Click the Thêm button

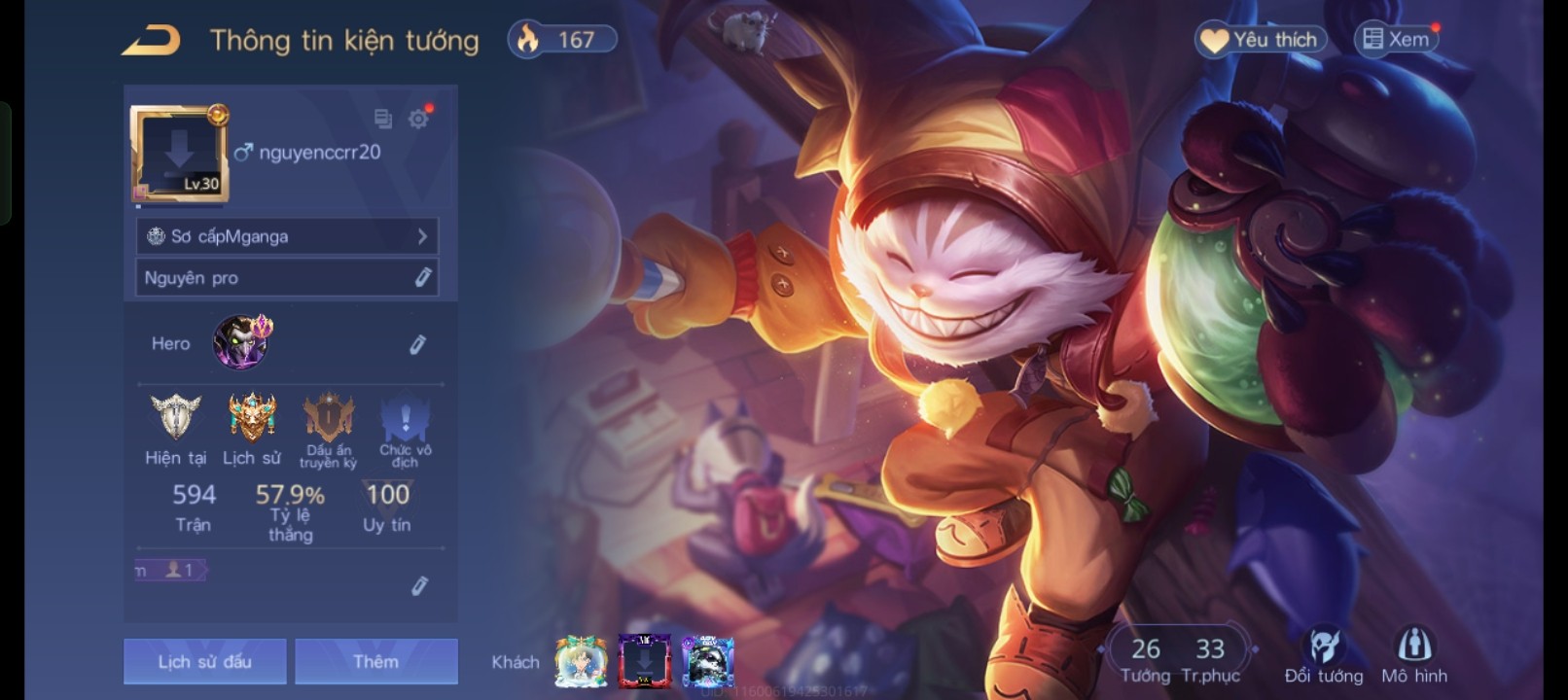pos(376,661)
